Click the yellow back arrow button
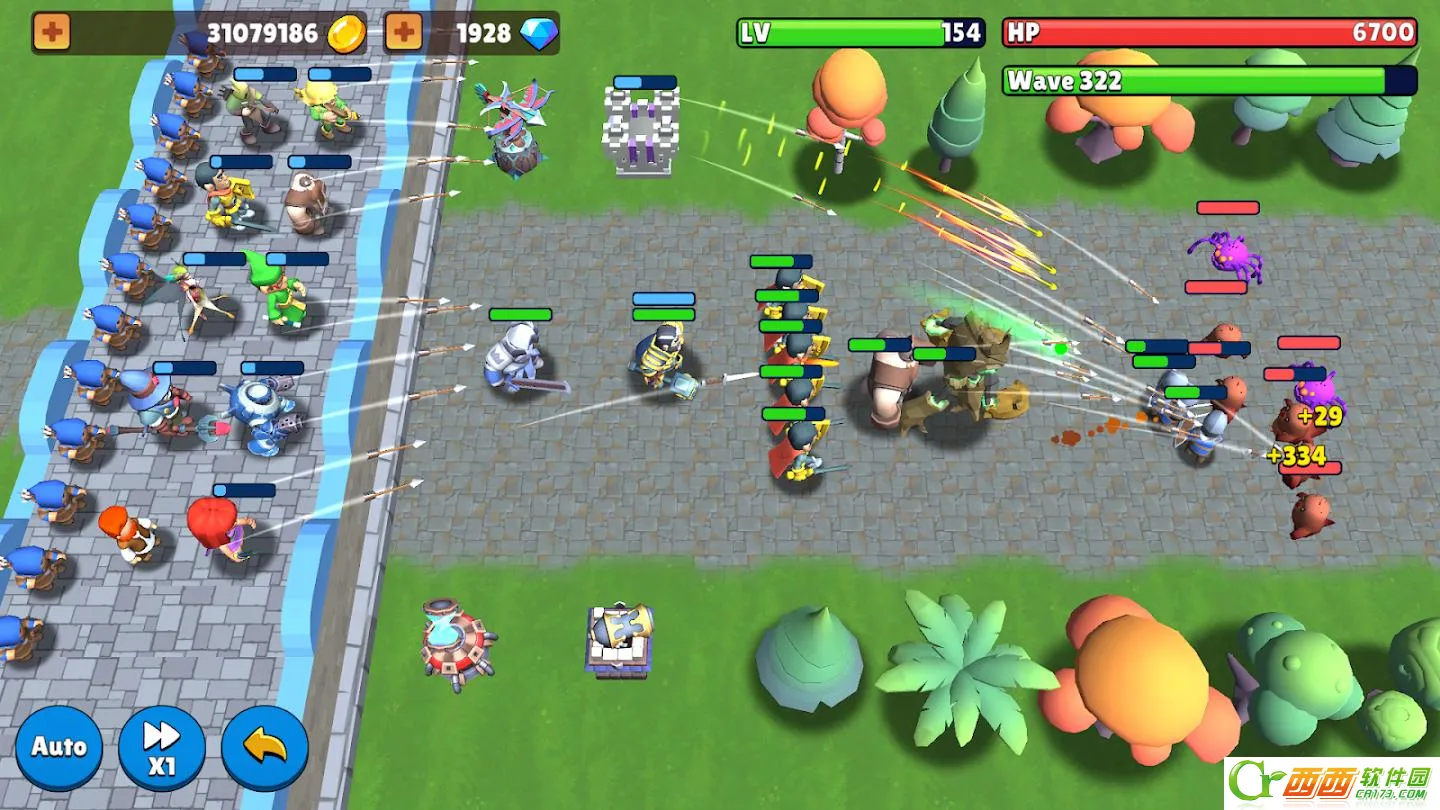The image size is (1440, 810). 264,748
